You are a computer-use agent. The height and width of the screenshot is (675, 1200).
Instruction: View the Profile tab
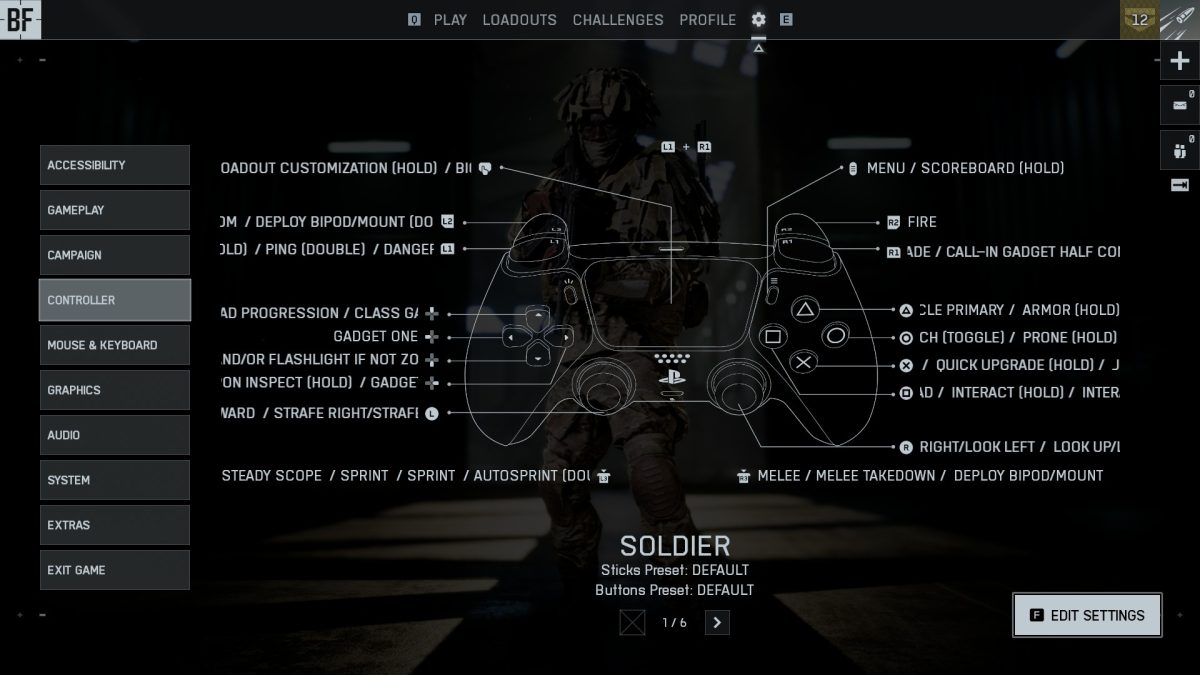click(x=707, y=20)
